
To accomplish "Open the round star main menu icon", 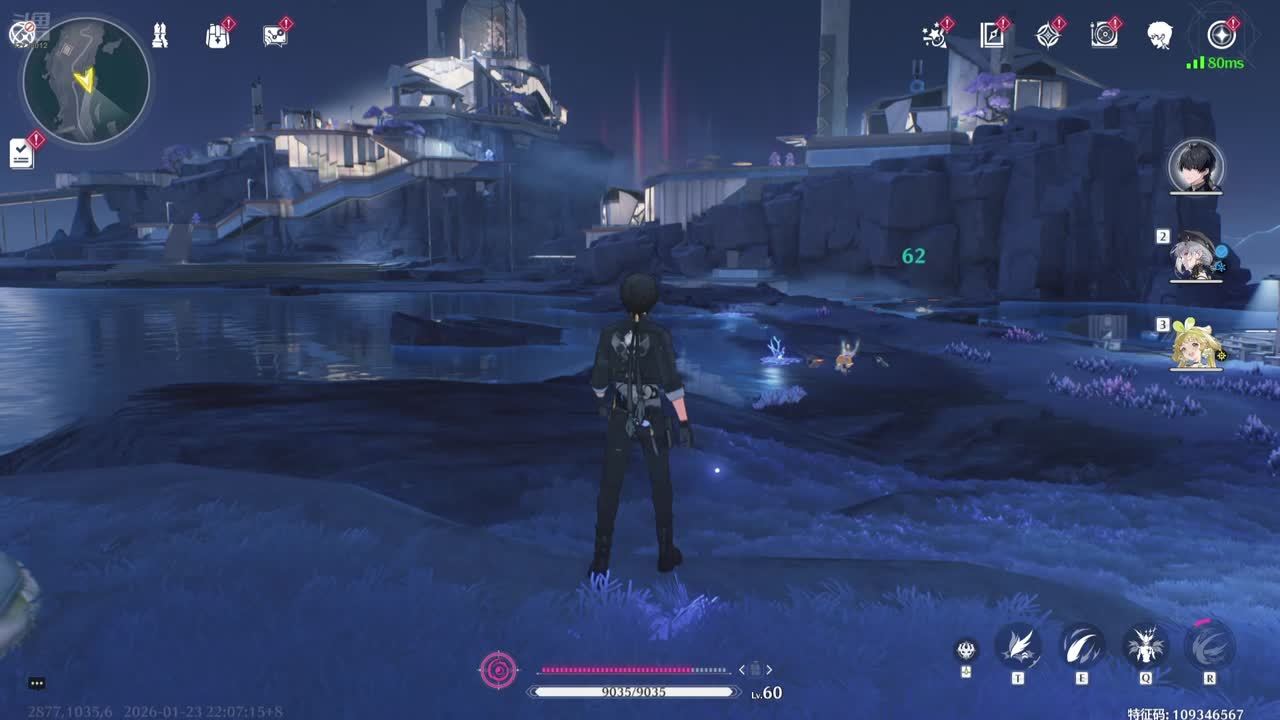I will (1221, 35).
